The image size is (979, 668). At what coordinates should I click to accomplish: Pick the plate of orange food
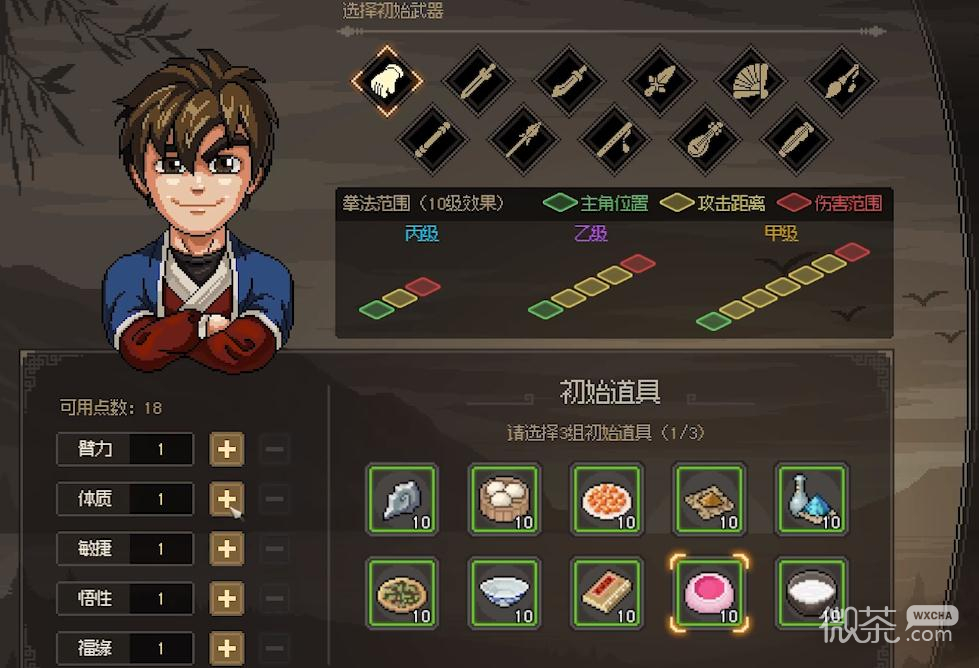click(606, 497)
